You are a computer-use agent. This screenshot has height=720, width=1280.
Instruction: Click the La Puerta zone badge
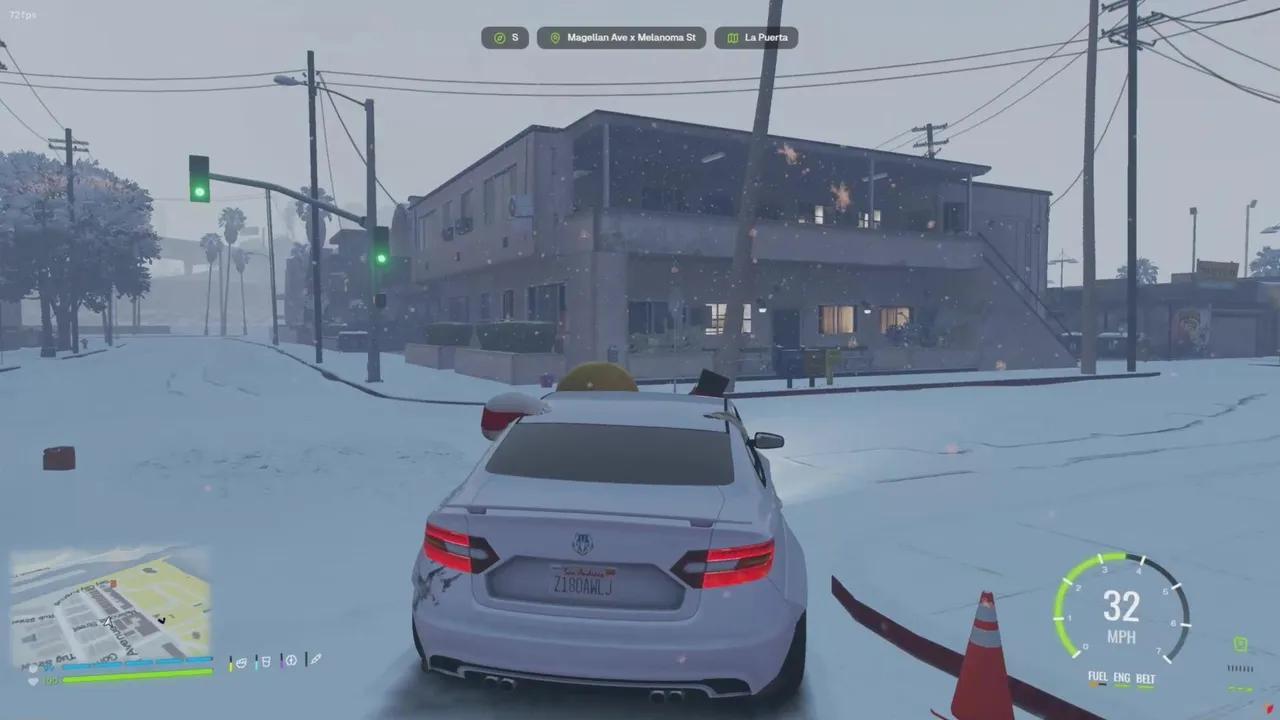tap(756, 37)
